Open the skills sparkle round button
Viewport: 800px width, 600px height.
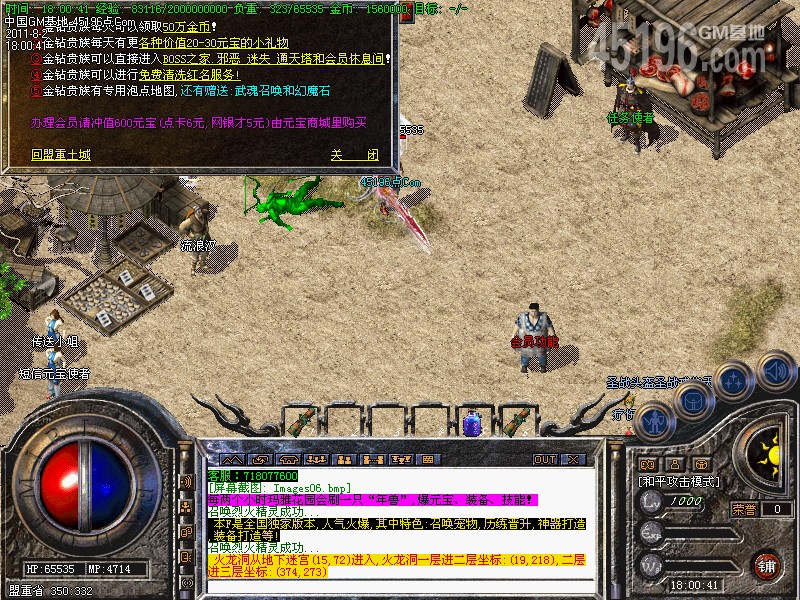[x=734, y=380]
